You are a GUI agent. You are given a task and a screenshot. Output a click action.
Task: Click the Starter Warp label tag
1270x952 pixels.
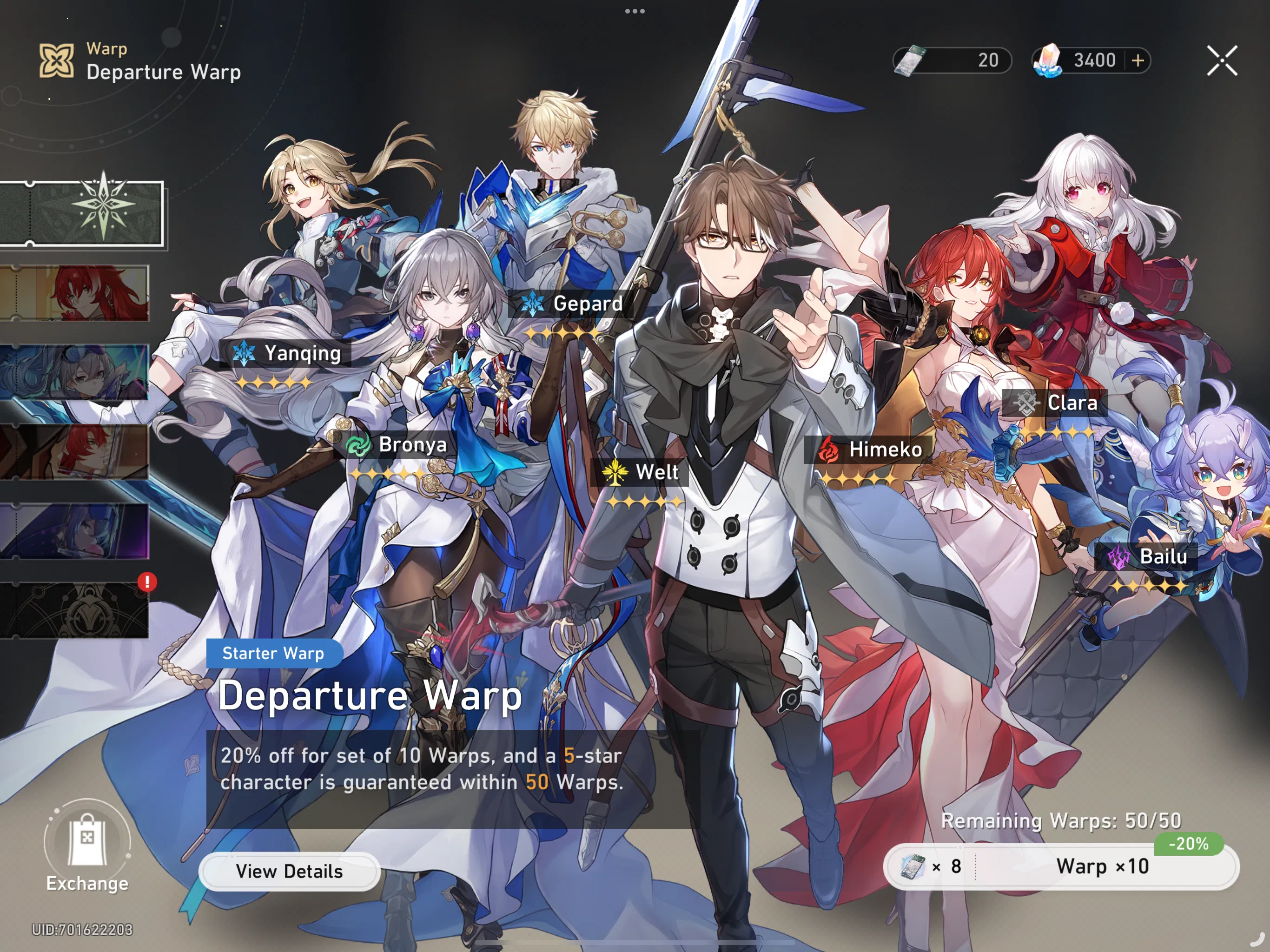pyautogui.click(x=274, y=653)
